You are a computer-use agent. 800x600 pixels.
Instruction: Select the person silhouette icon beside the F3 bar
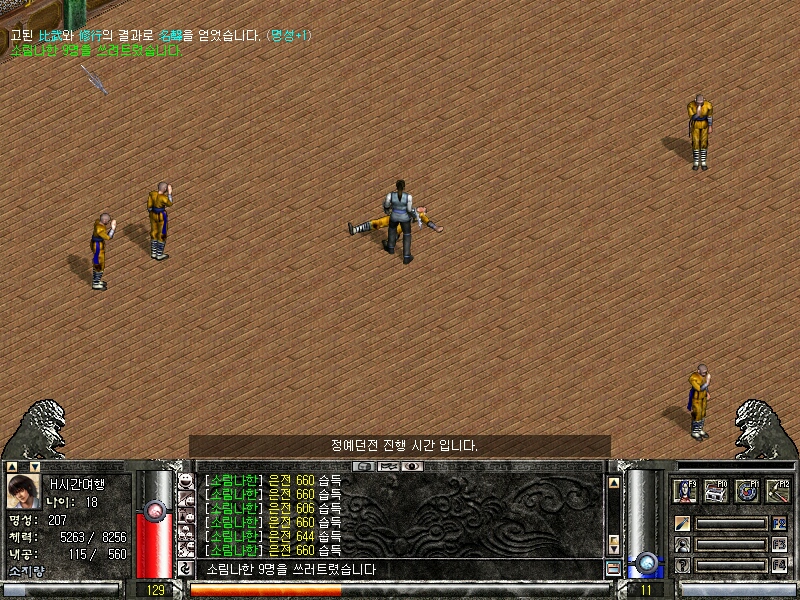point(683,545)
